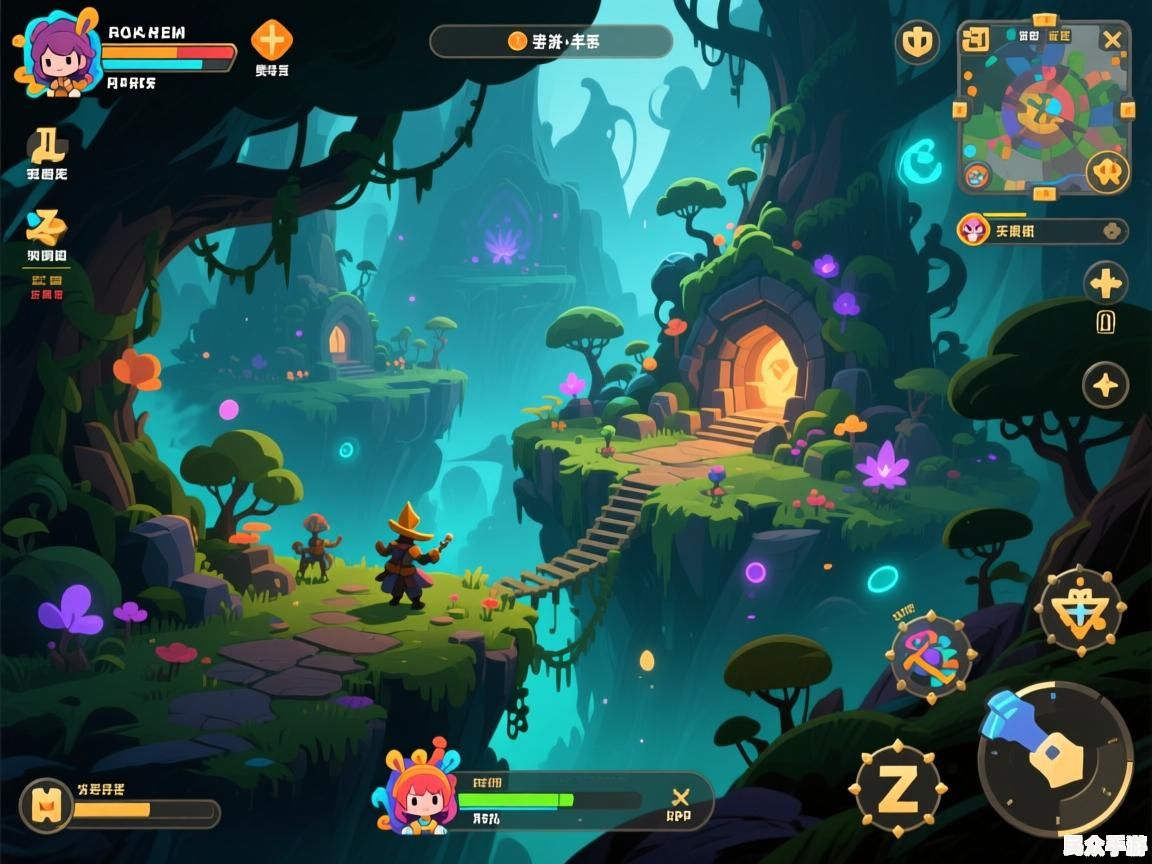Select the gold Z-shaped icon in the left sidebar
Screen dimensions: 1152x864
point(46,227)
